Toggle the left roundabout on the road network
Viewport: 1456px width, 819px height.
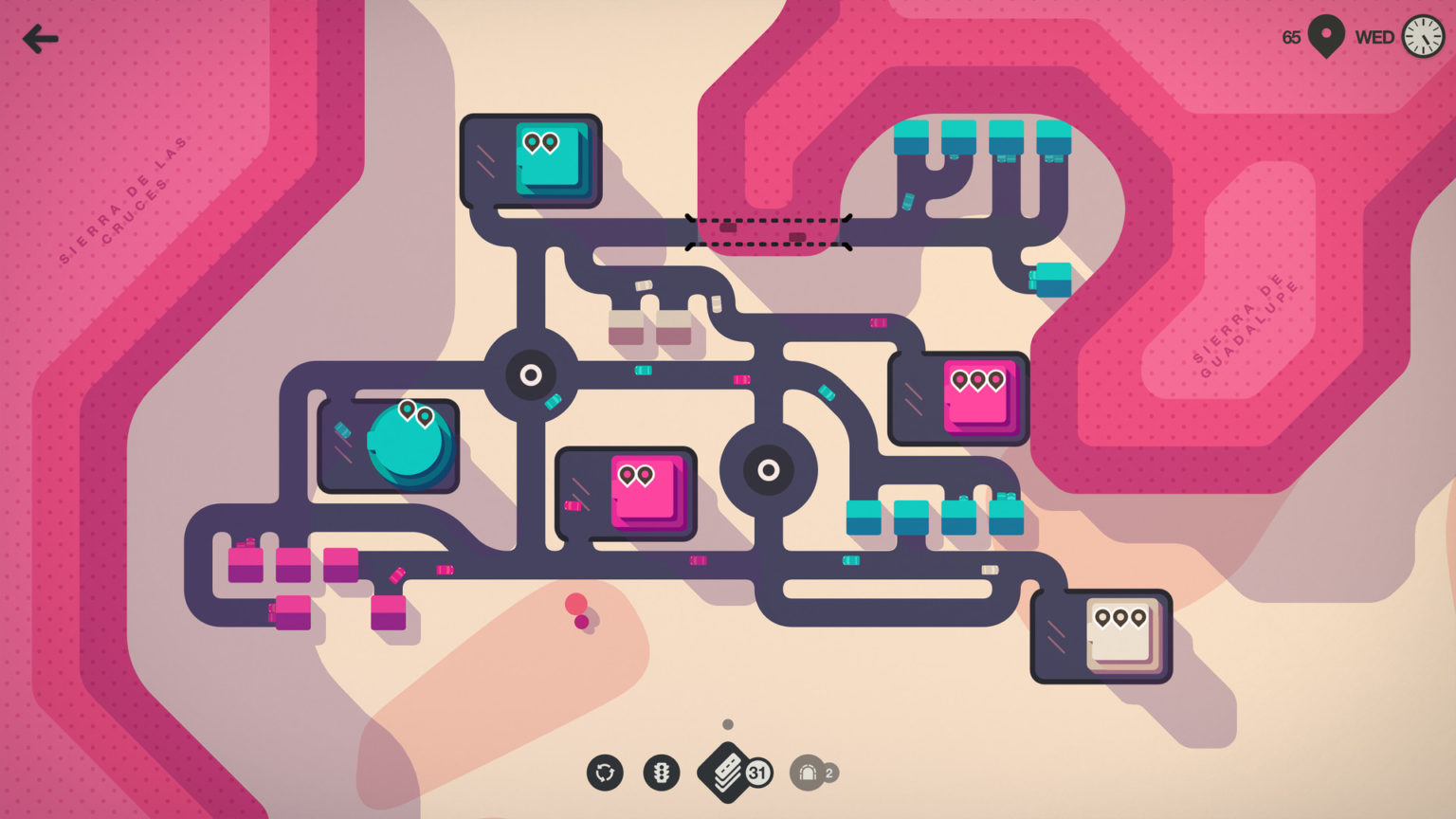pos(530,375)
